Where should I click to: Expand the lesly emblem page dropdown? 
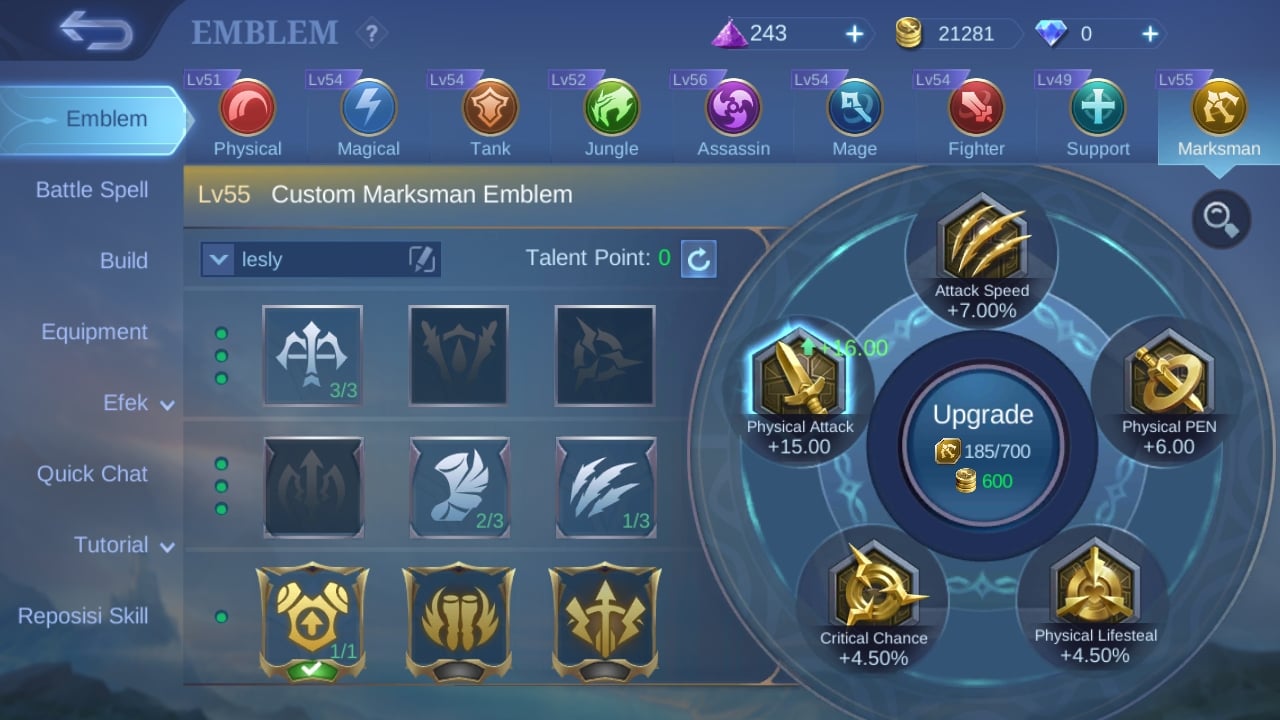pos(218,260)
